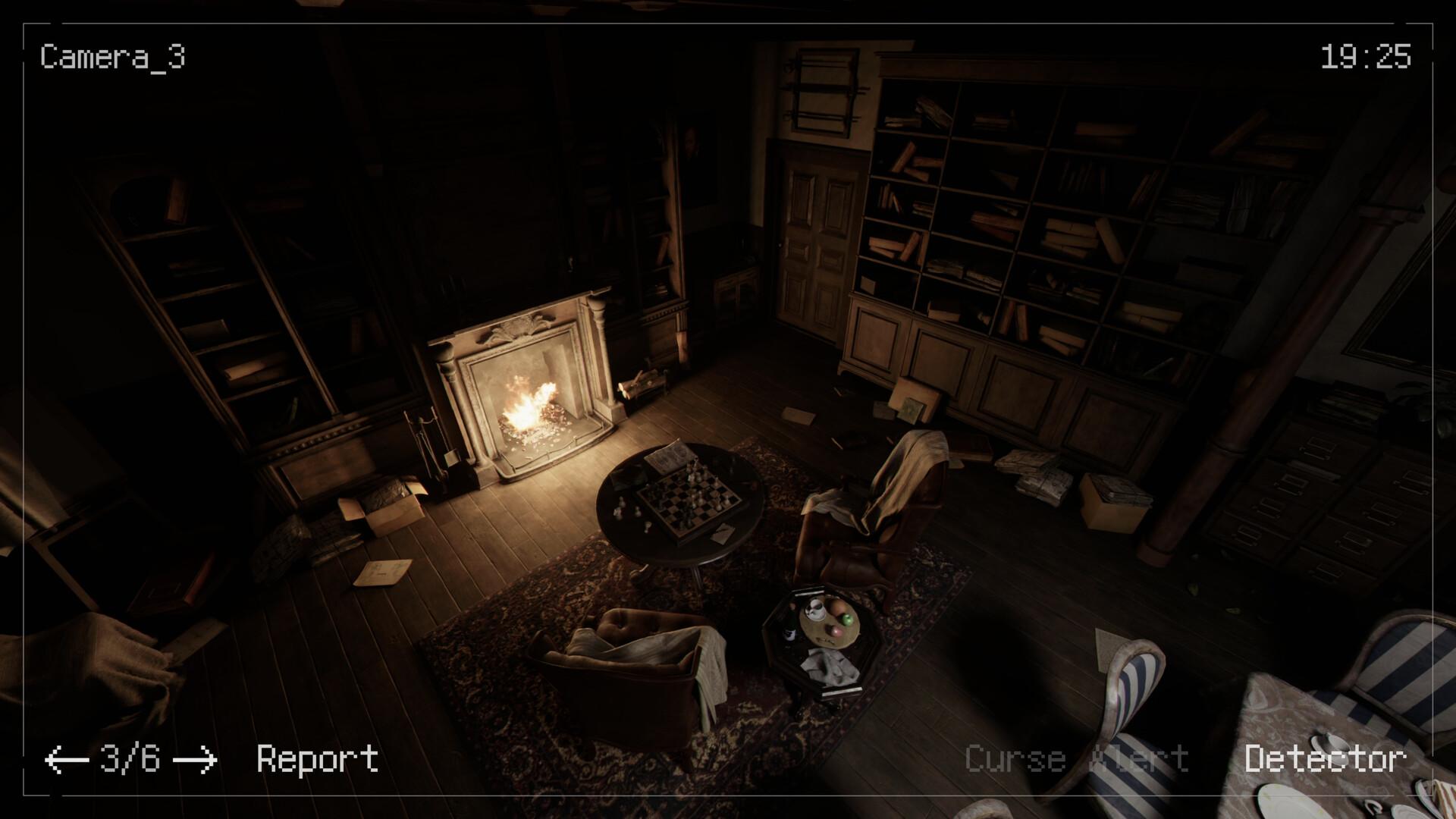Toggle the grayed-out Curse Alert indicator
Image resolution: width=1456 pixels, height=819 pixels.
1077,756
